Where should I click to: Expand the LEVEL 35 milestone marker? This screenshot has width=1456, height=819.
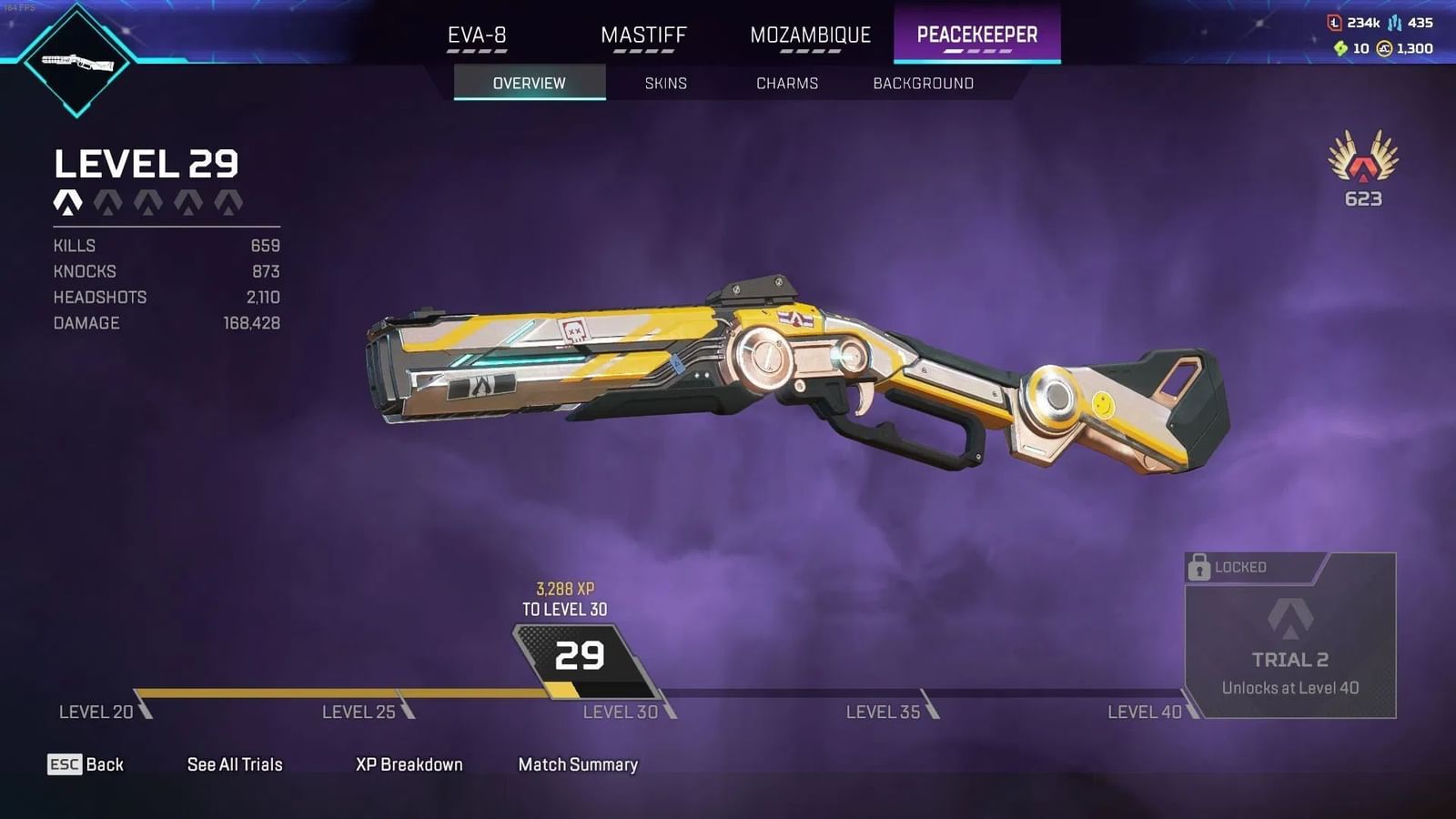pos(879,712)
